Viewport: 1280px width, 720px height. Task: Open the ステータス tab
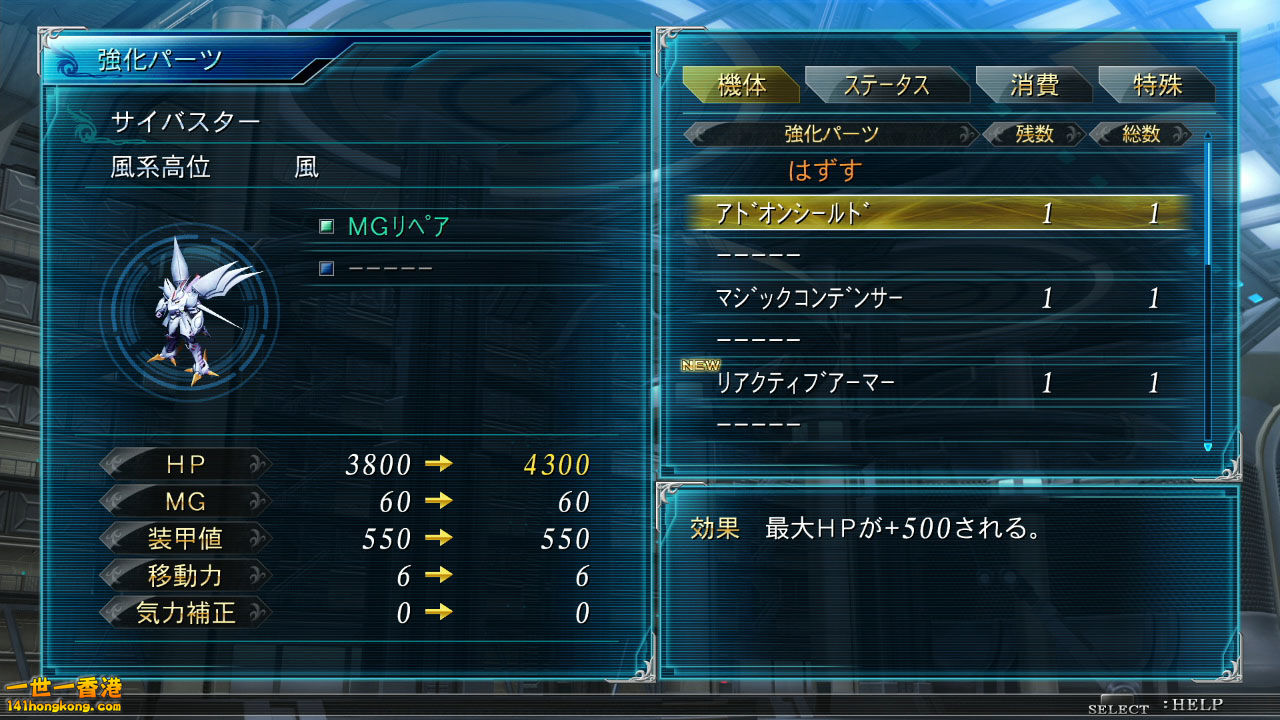point(885,86)
